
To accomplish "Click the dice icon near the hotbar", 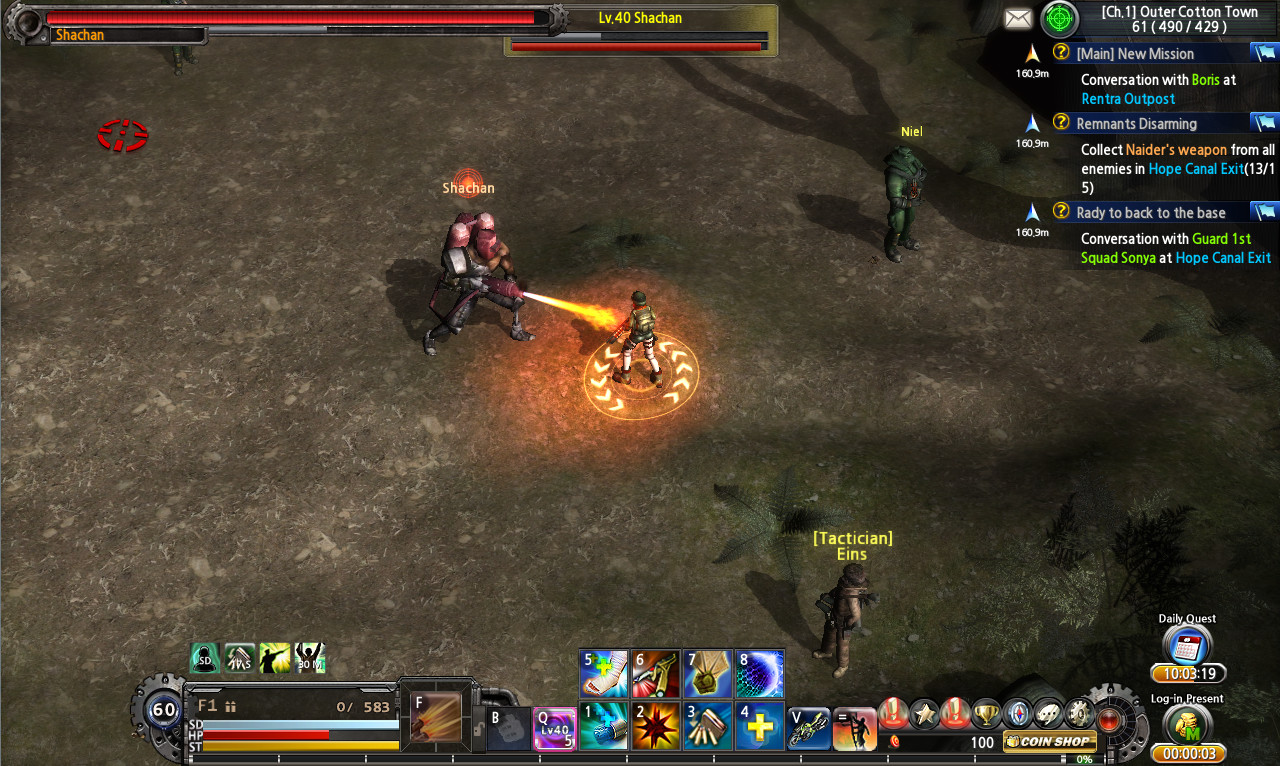I will 1048,712.
